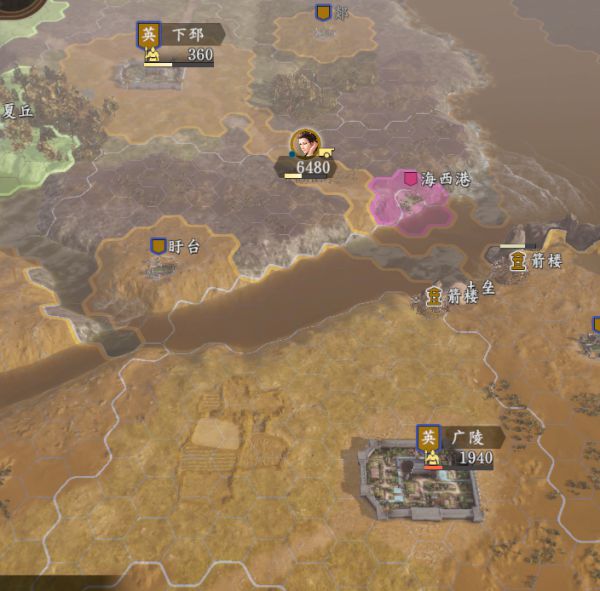Choose the 海西港 port marker
The height and width of the screenshot is (591, 600).
point(410,178)
